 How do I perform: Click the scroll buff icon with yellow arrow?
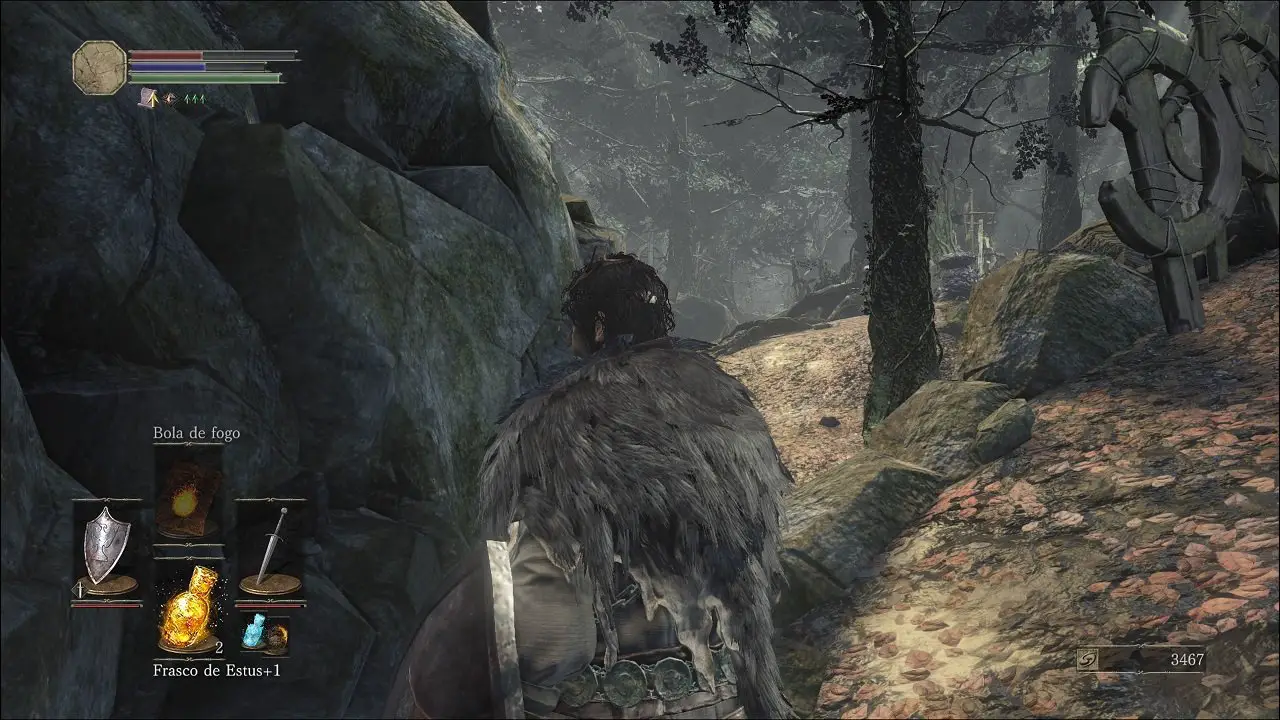pyautogui.click(x=150, y=98)
